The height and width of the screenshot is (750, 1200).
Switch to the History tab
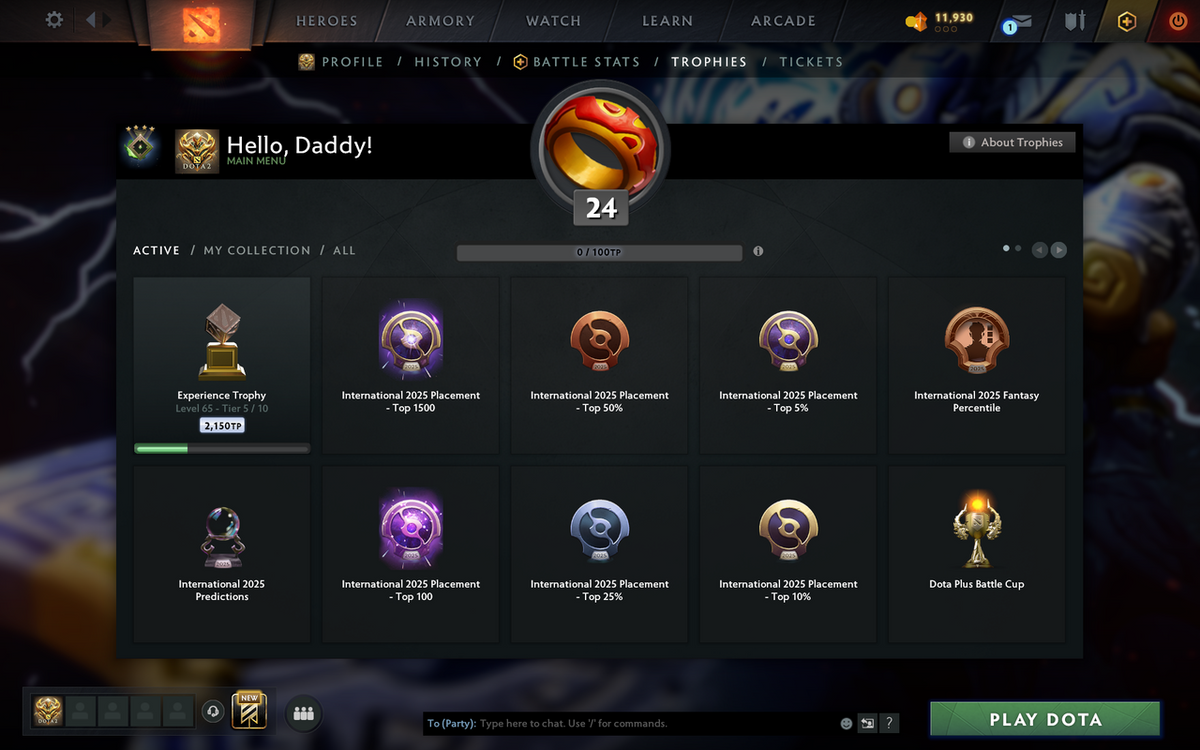point(448,62)
